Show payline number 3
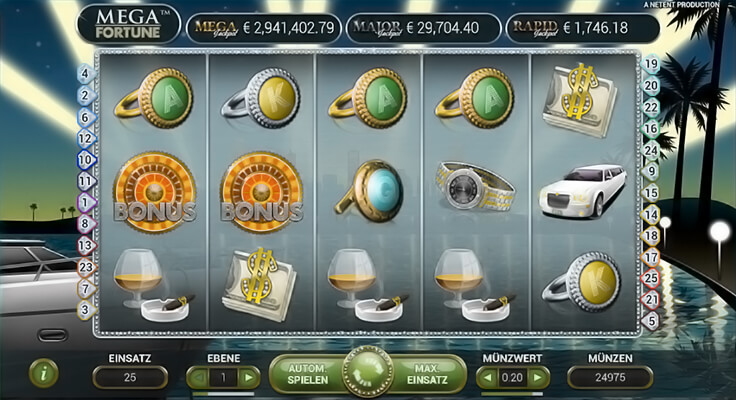The image size is (736, 400). tap(85, 309)
